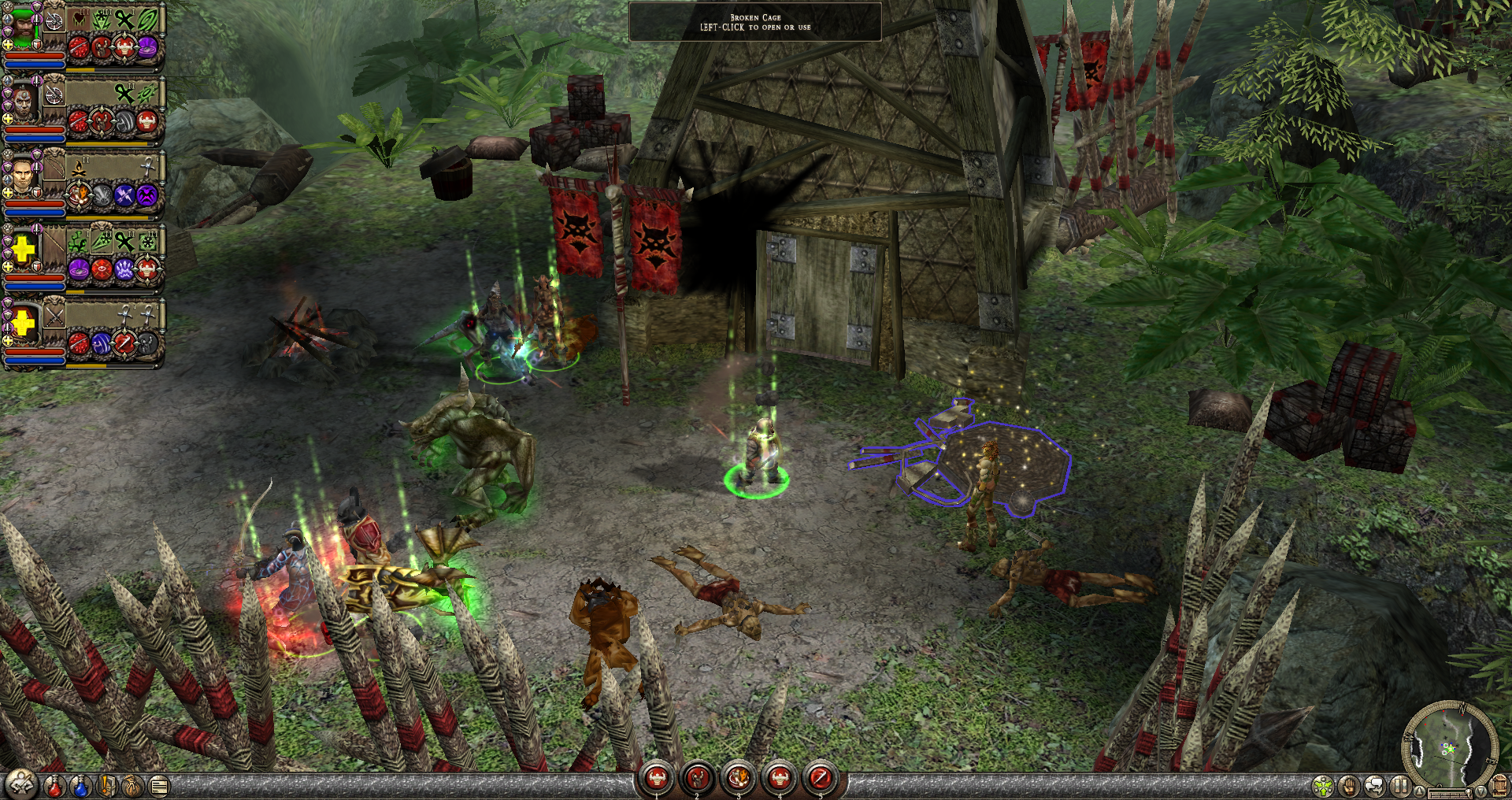
Task: Use hero power in hotbar slot 1
Action: (x=657, y=779)
